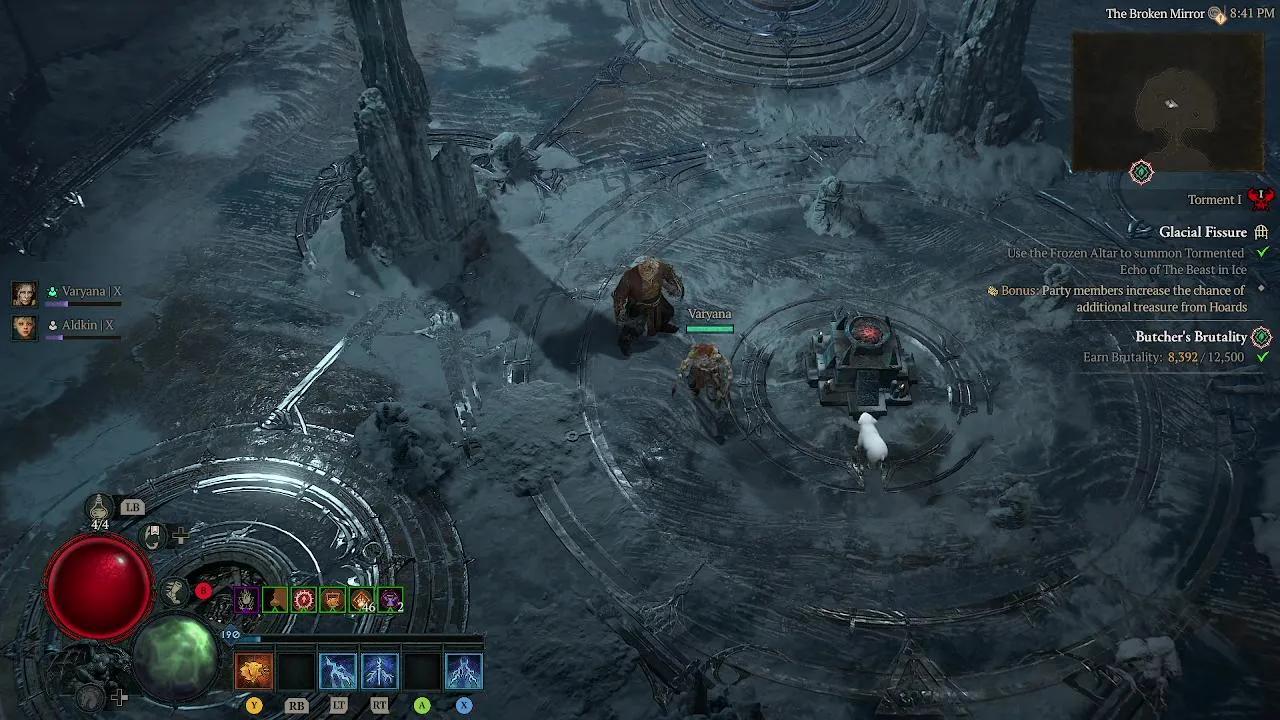Select Aldkin's party portrait
Image resolution: width=1280 pixels, height=720 pixels.
tap(24, 326)
